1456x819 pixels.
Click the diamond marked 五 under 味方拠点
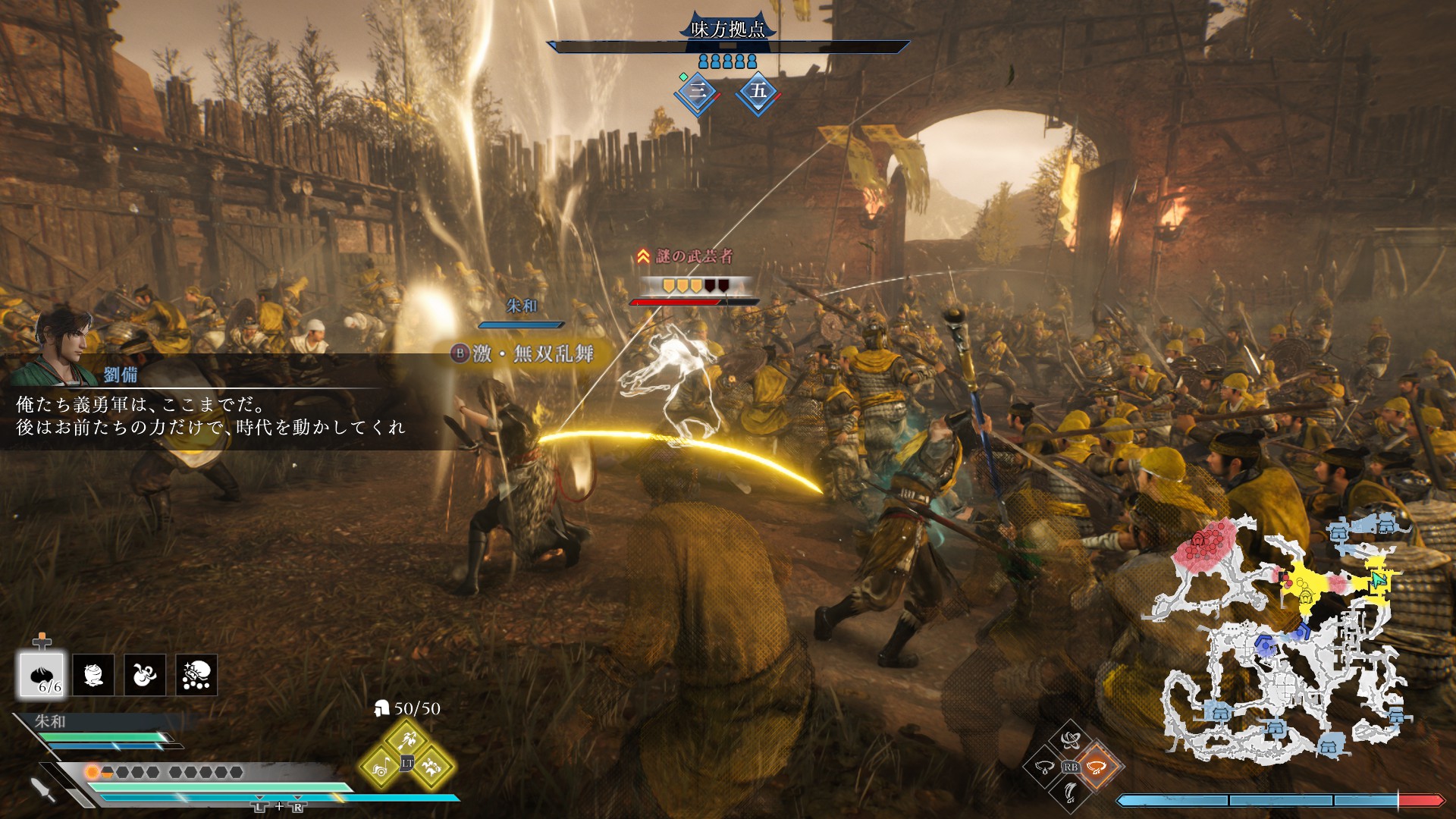pos(758,92)
